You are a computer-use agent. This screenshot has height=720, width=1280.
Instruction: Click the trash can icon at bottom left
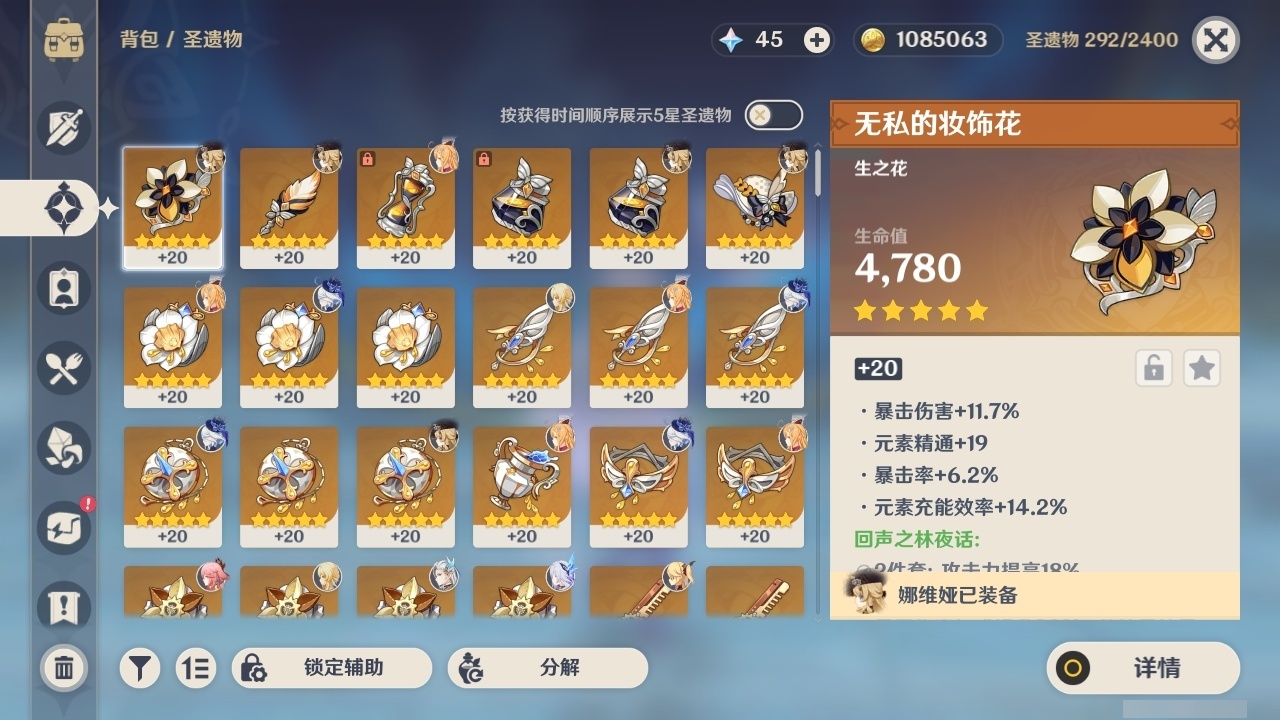click(63, 668)
